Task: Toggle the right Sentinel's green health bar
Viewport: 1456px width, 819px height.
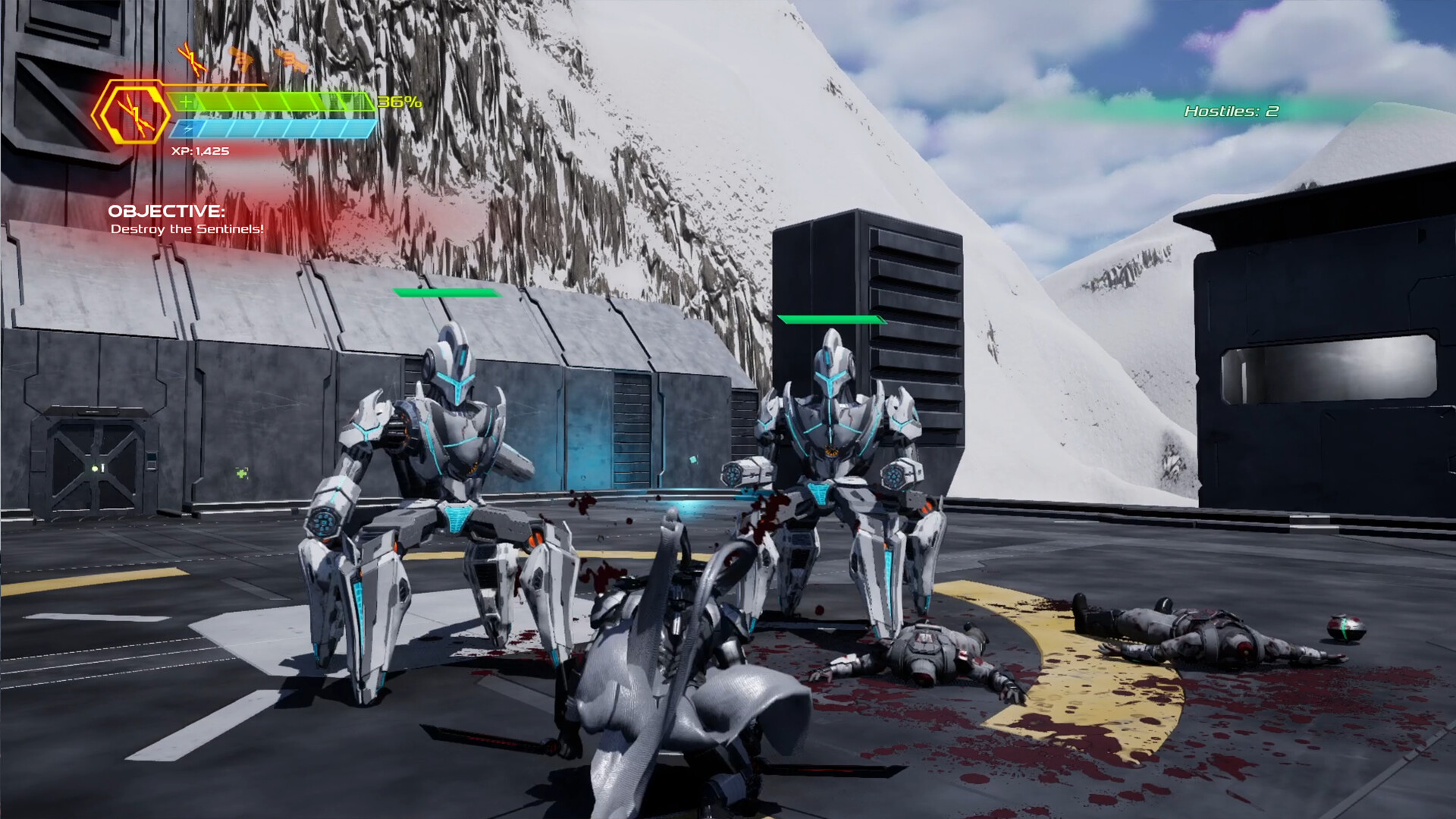Action: pos(831,321)
